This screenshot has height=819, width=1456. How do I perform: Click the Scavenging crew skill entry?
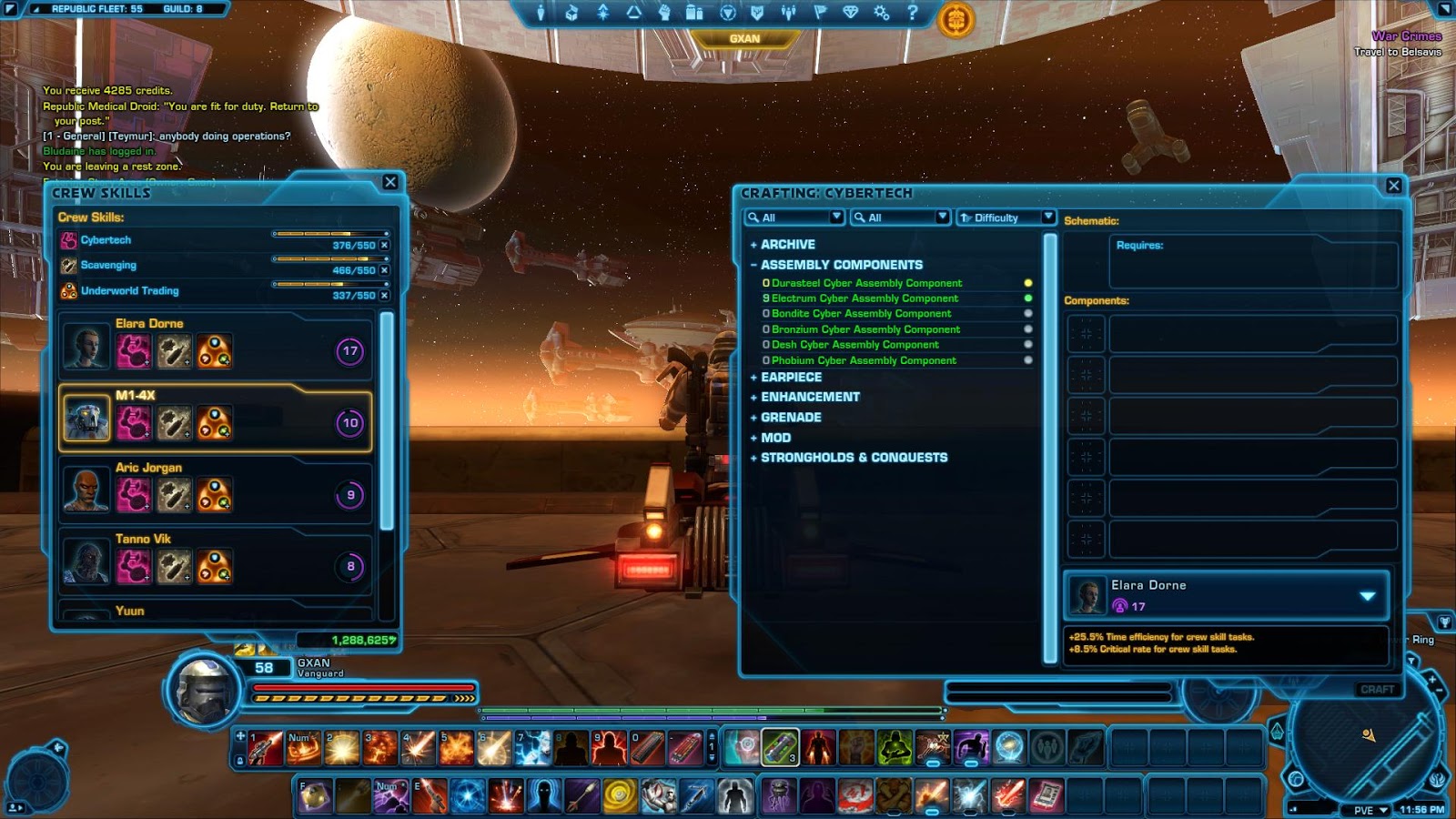point(108,266)
